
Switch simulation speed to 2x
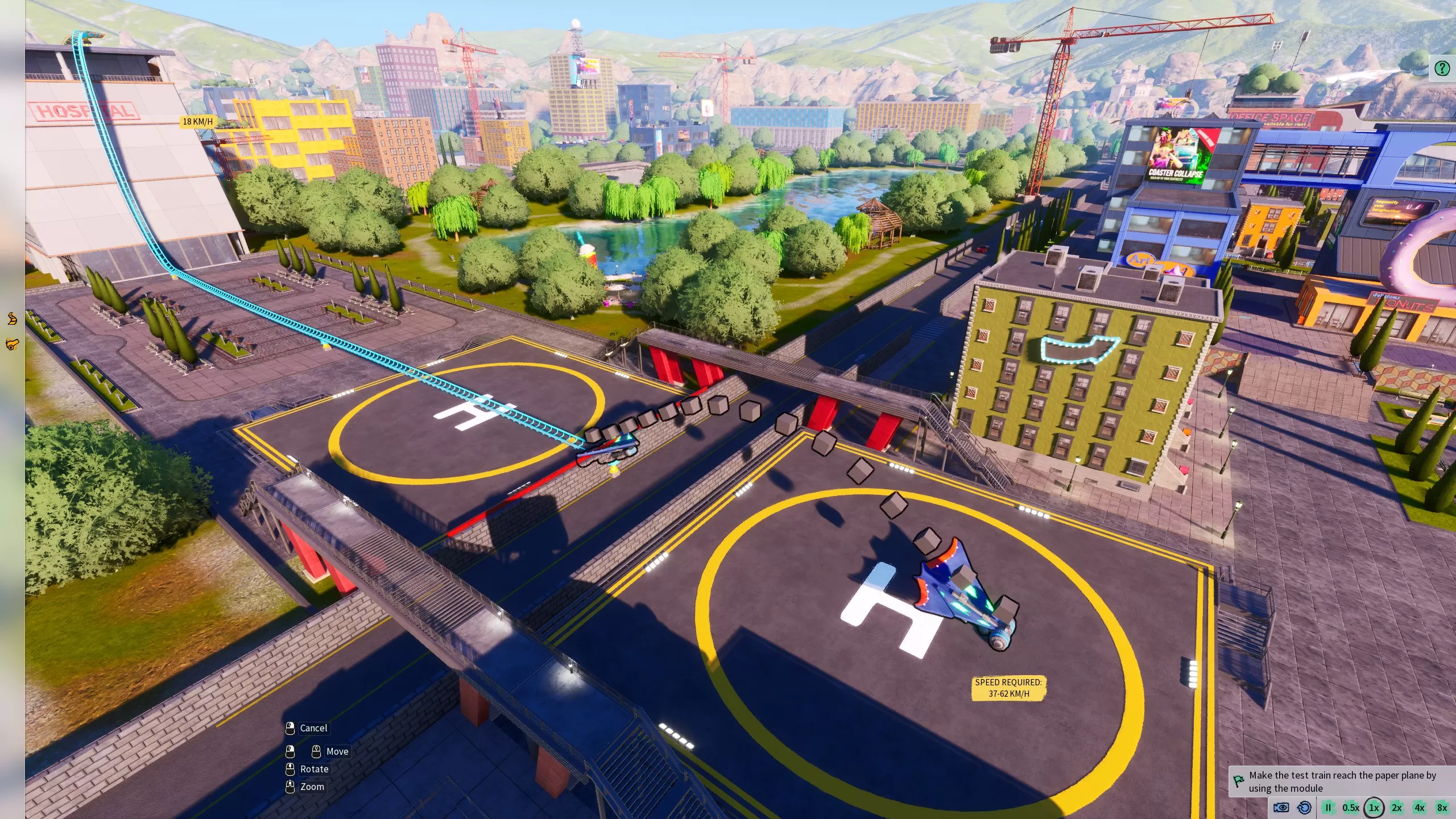pyautogui.click(x=1396, y=808)
